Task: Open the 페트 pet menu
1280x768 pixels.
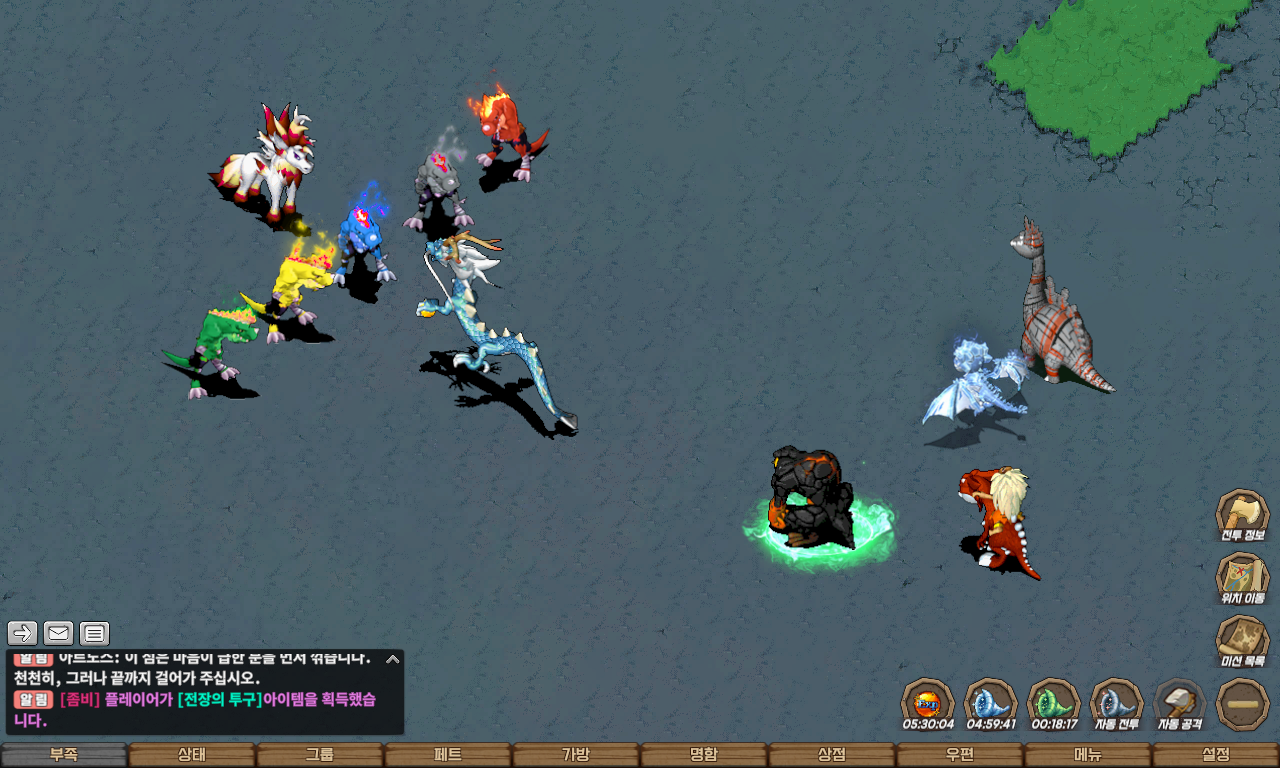Action: [x=448, y=755]
